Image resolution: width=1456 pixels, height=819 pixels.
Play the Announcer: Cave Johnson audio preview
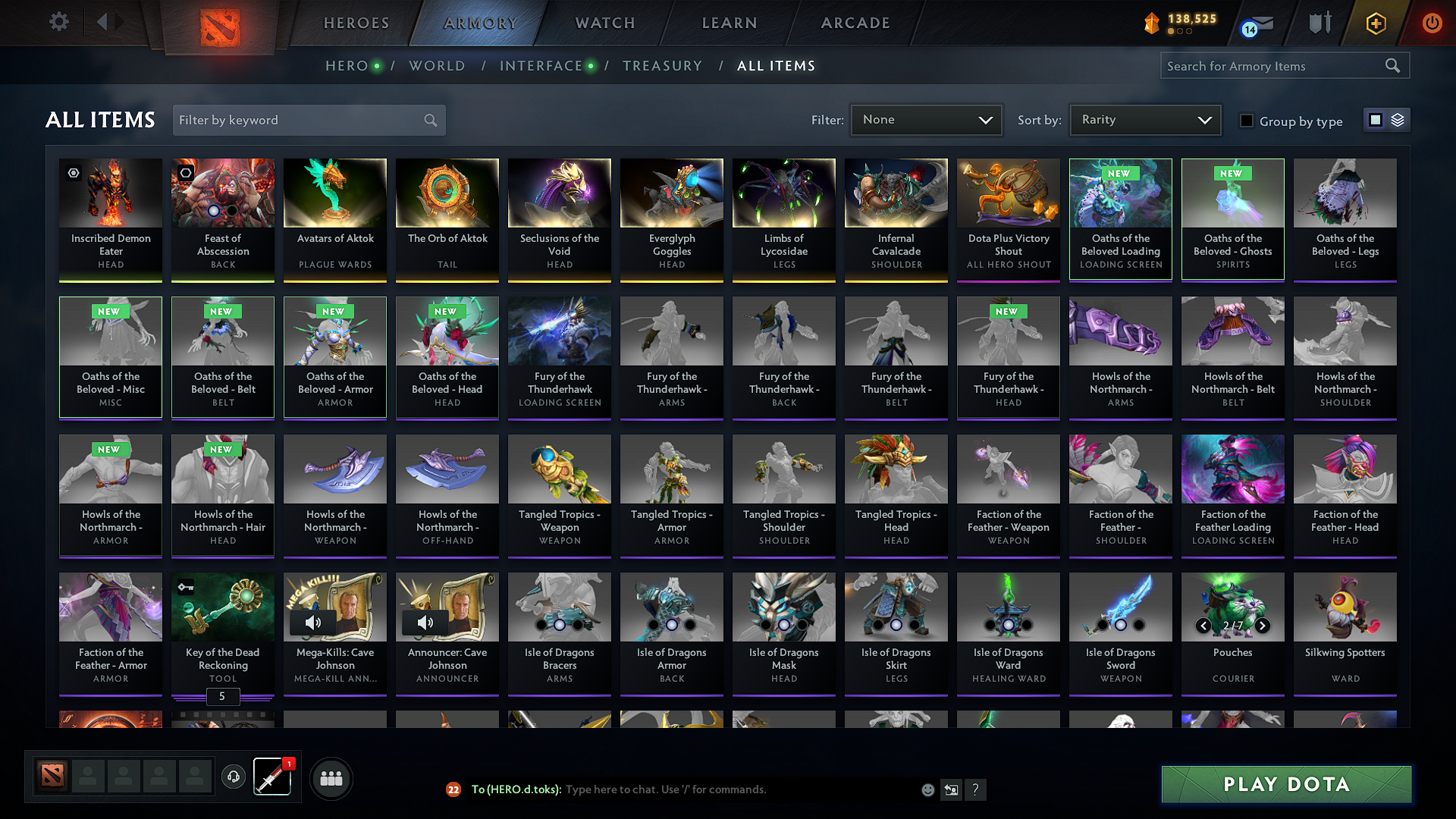coord(425,623)
